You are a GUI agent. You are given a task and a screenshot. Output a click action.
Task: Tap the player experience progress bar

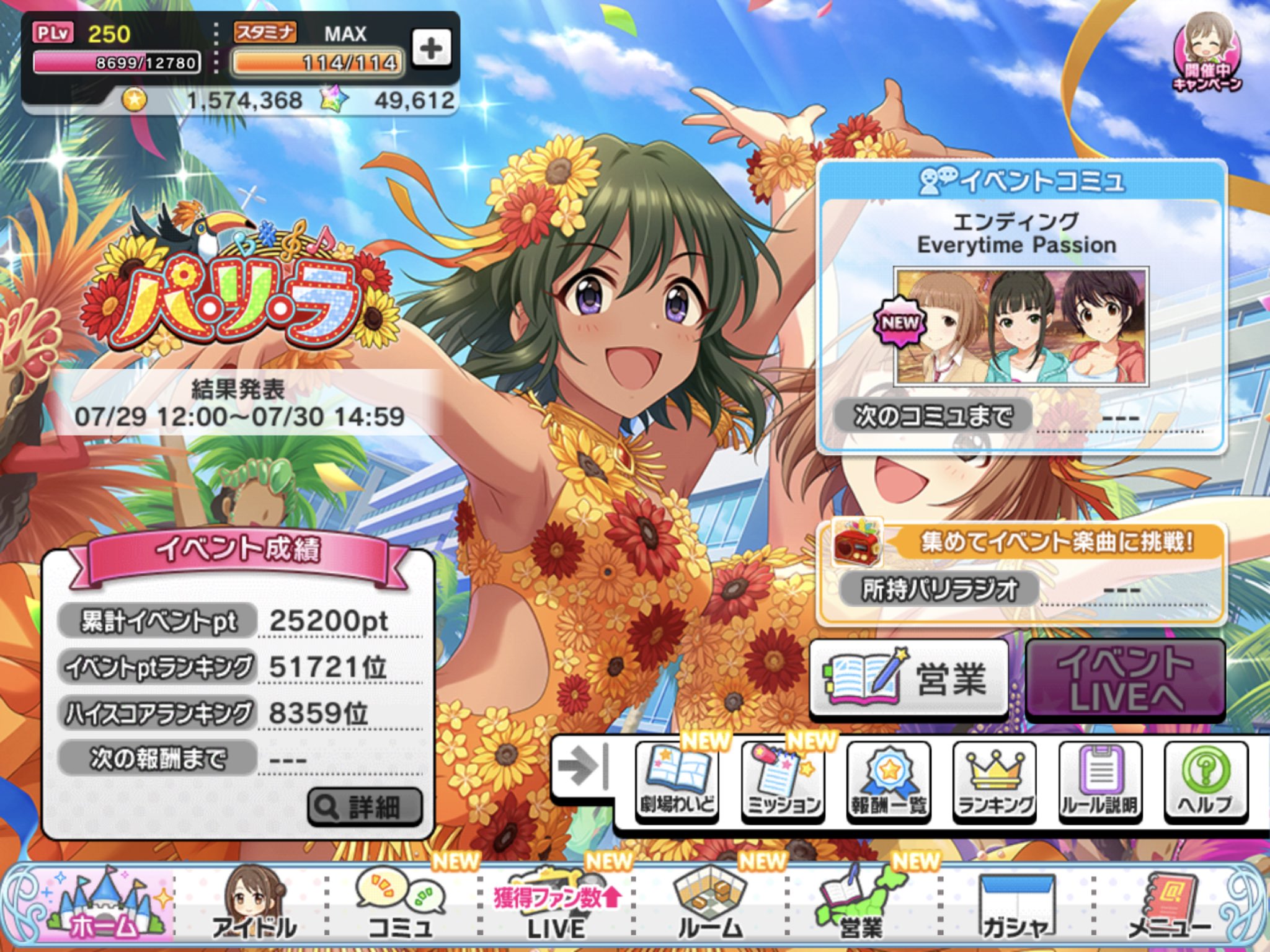point(117,61)
